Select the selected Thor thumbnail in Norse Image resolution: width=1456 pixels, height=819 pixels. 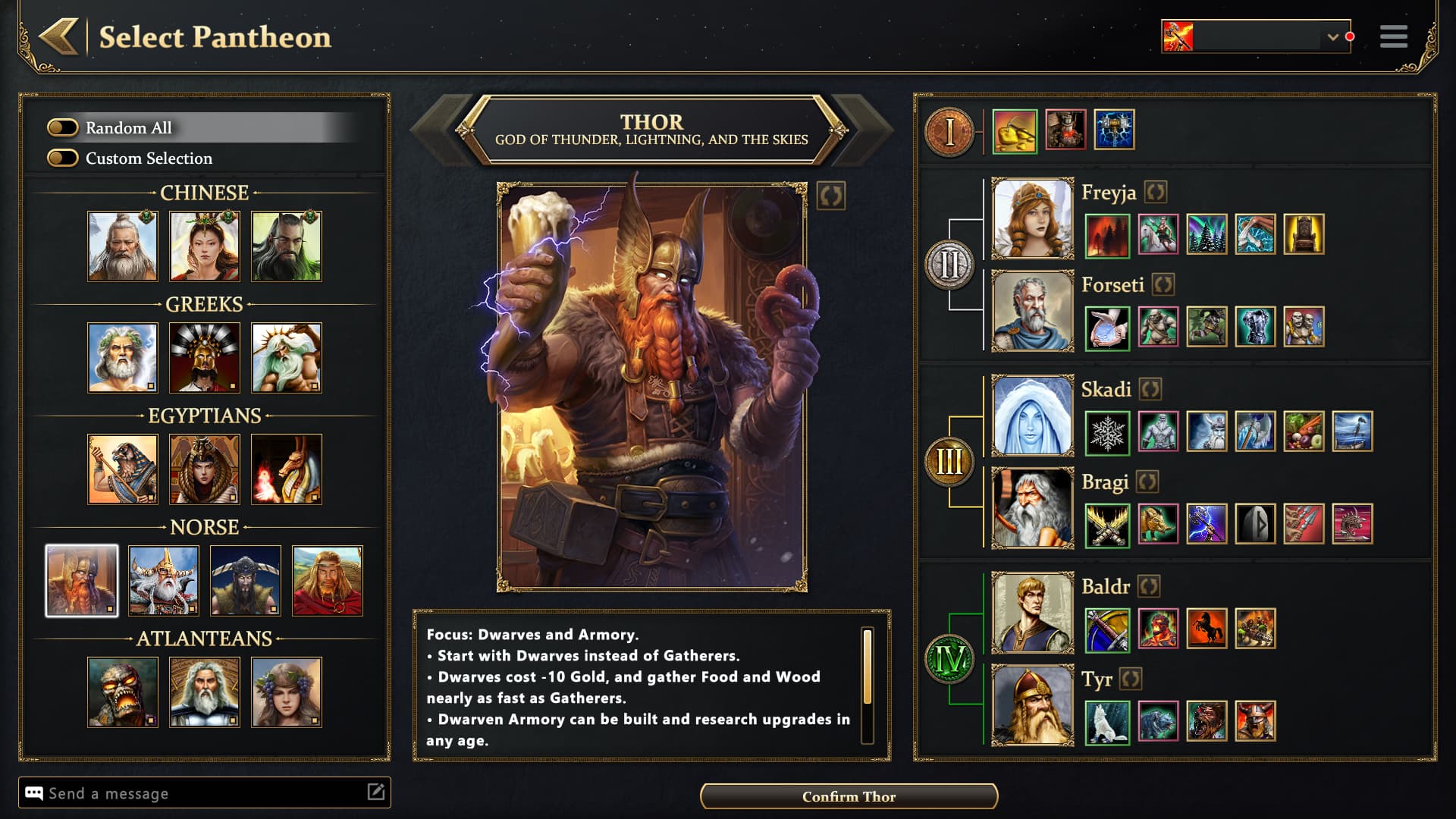(82, 581)
